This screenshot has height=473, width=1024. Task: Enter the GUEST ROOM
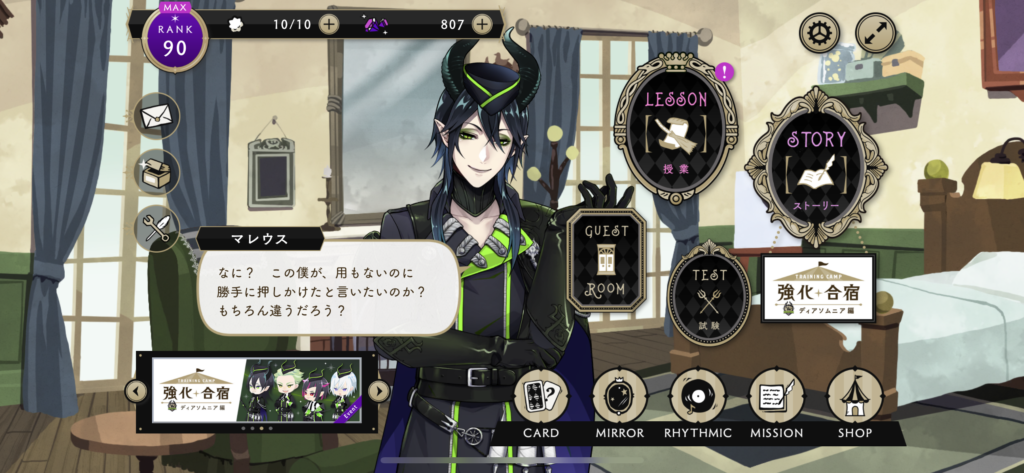click(606, 261)
